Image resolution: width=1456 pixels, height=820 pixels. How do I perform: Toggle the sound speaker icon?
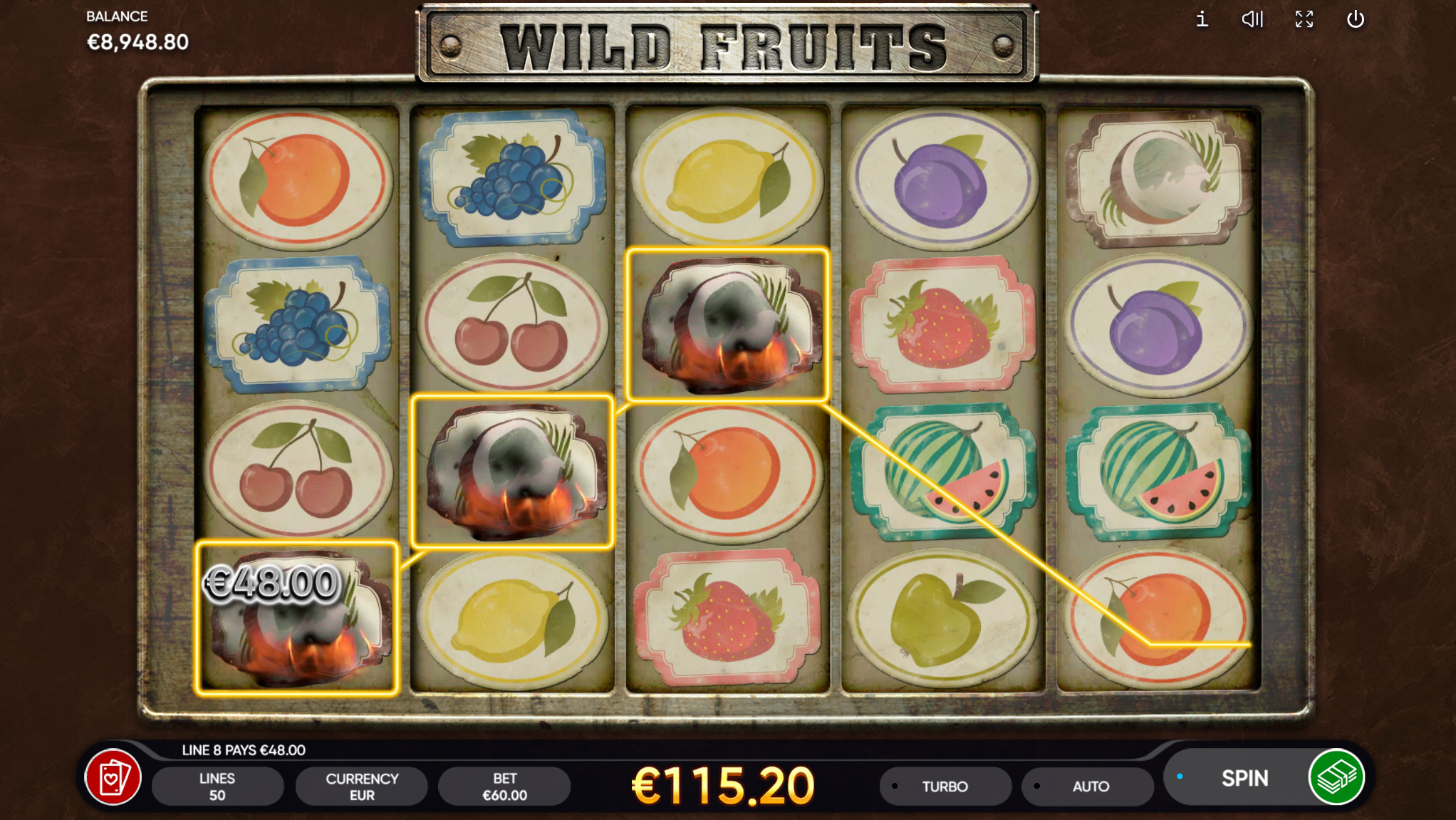coord(1252,19)
